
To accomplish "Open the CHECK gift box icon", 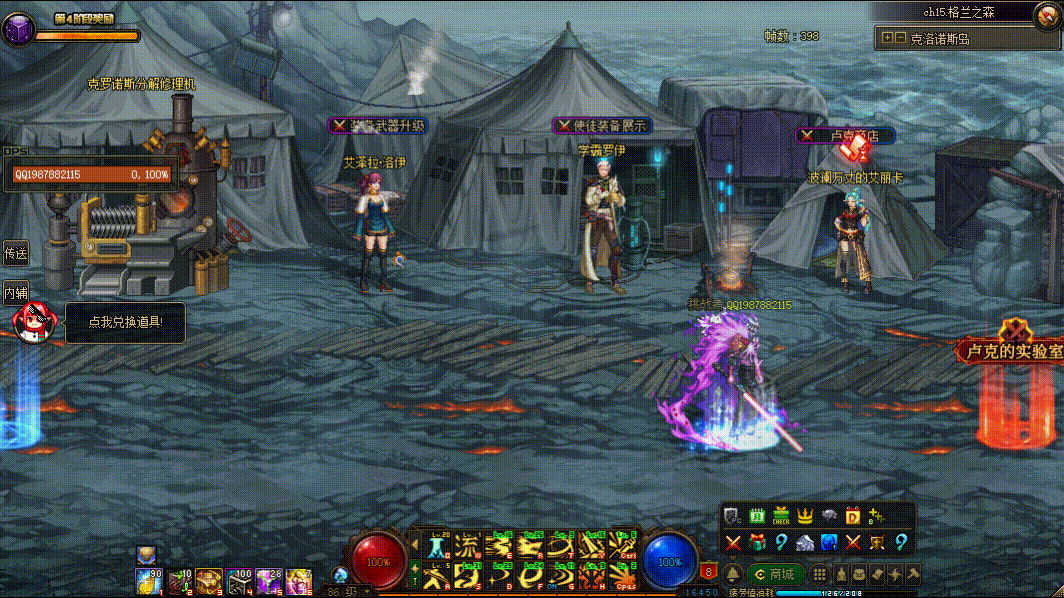I will click(x=781, y=516).
